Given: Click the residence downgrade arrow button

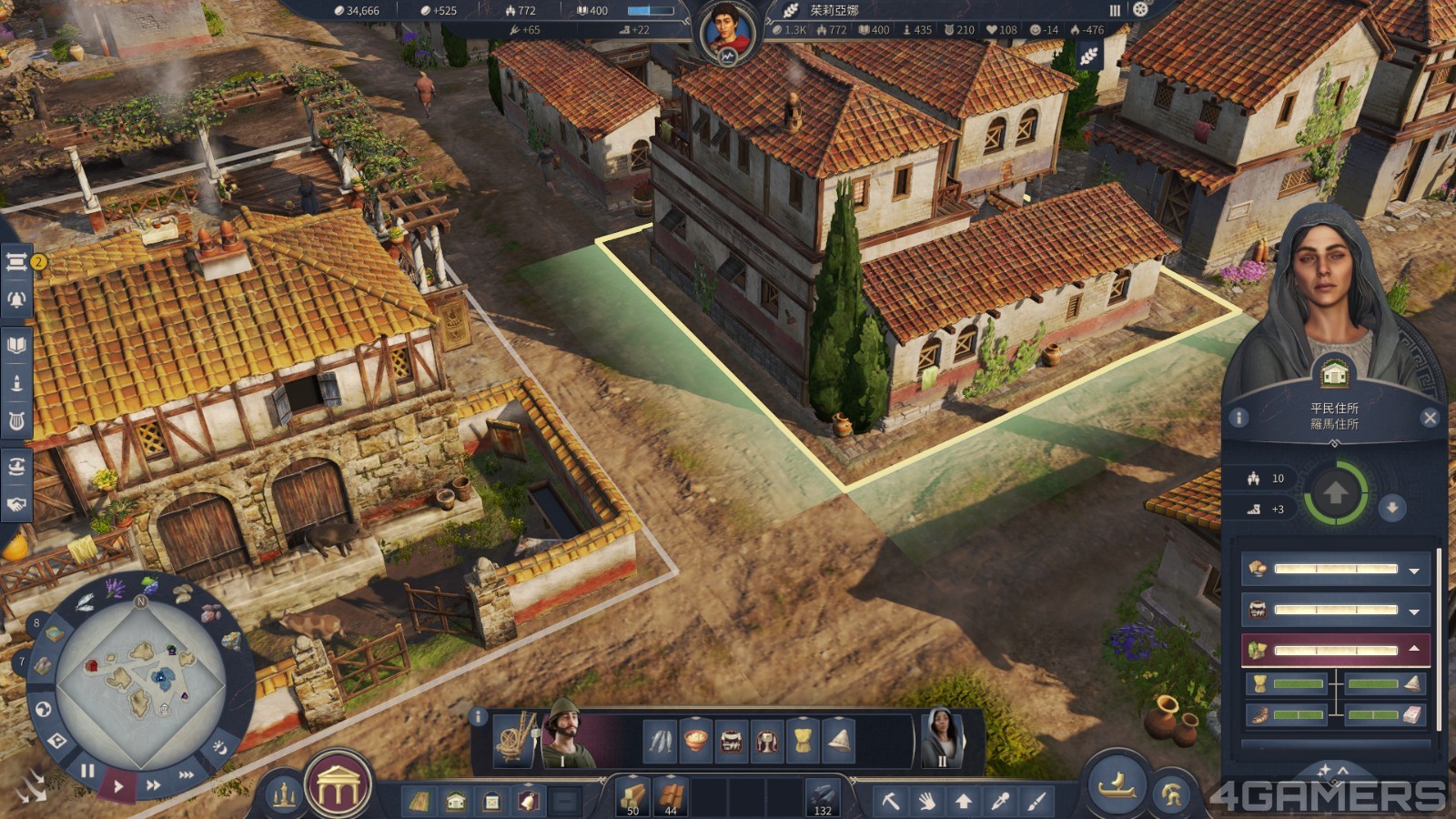Looking at the screenshot, I should [x=1391, y=508].
